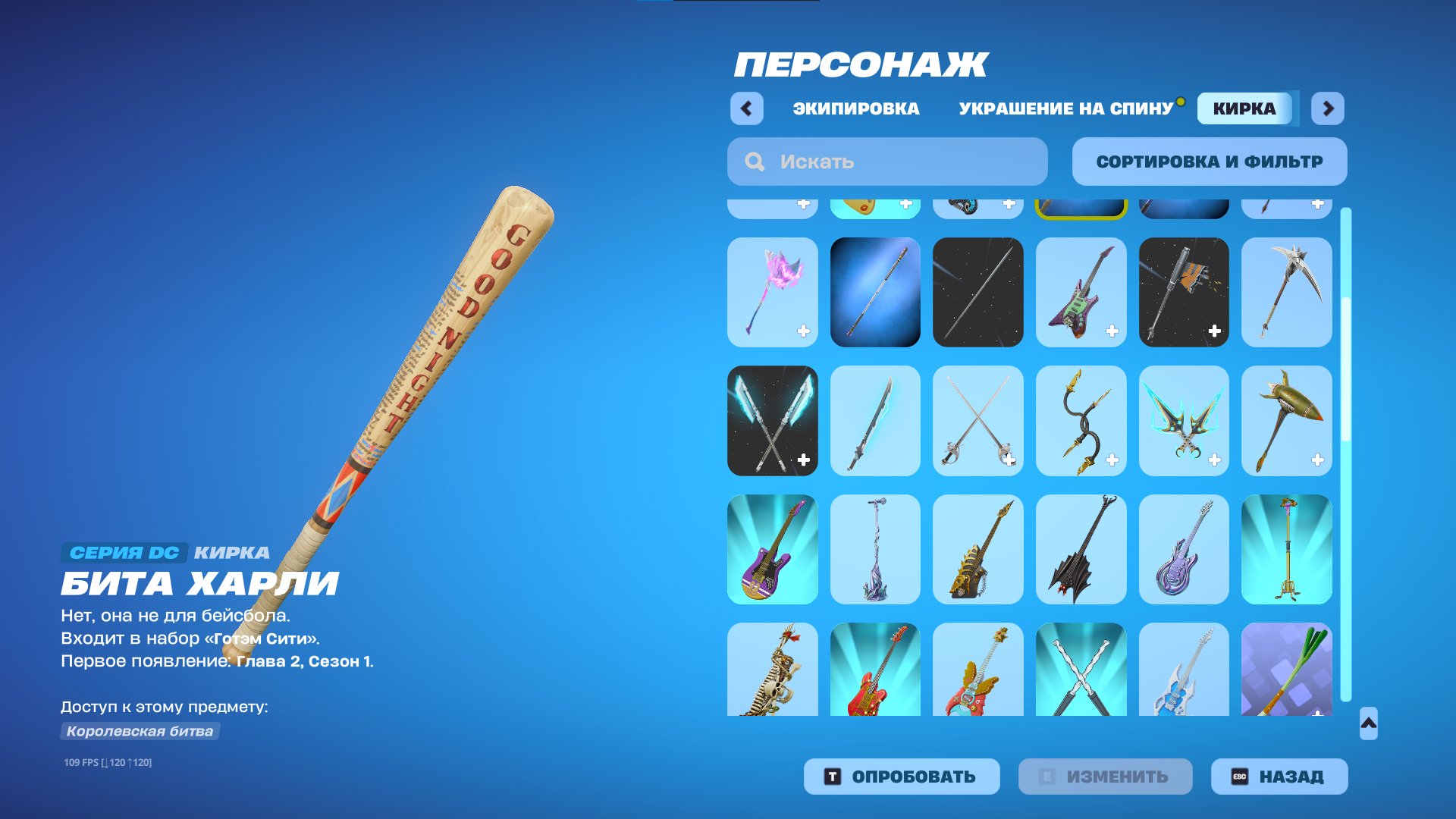Image resolution: width=1456 pixels, height=819 pixels.
Task: Switch to the ЭКИПИРОВКА tab
Action: coord(855,108)
